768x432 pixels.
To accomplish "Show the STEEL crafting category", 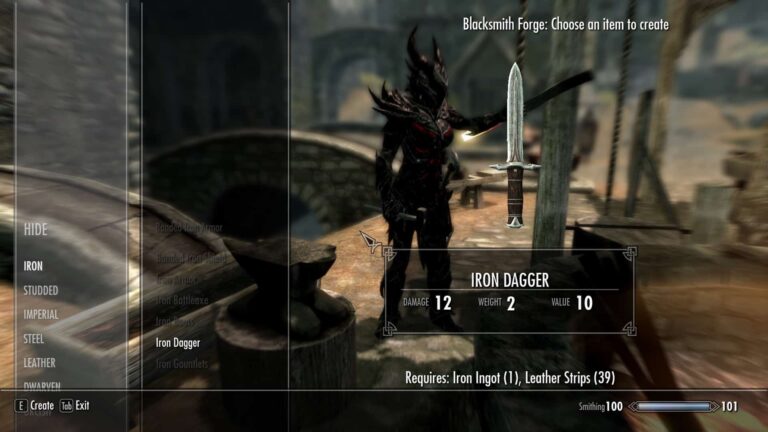I will (34, 339).
